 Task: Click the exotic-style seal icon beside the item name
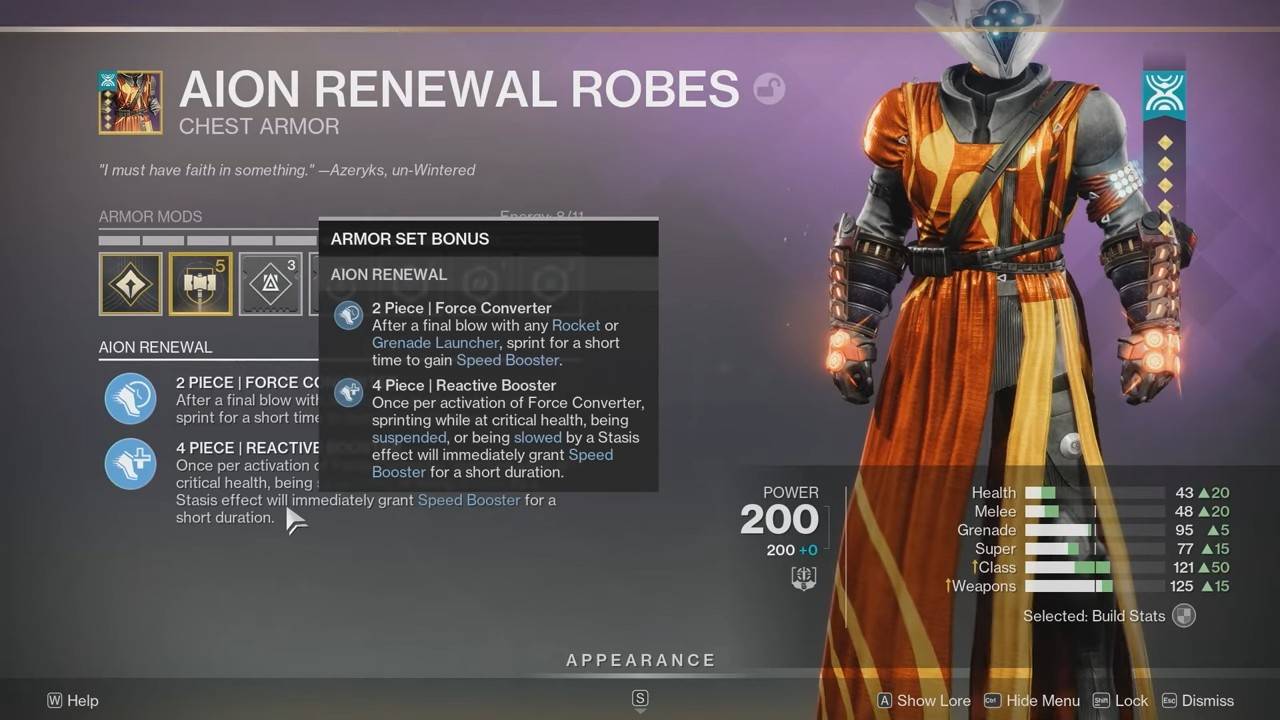click(x=768, y=90)
